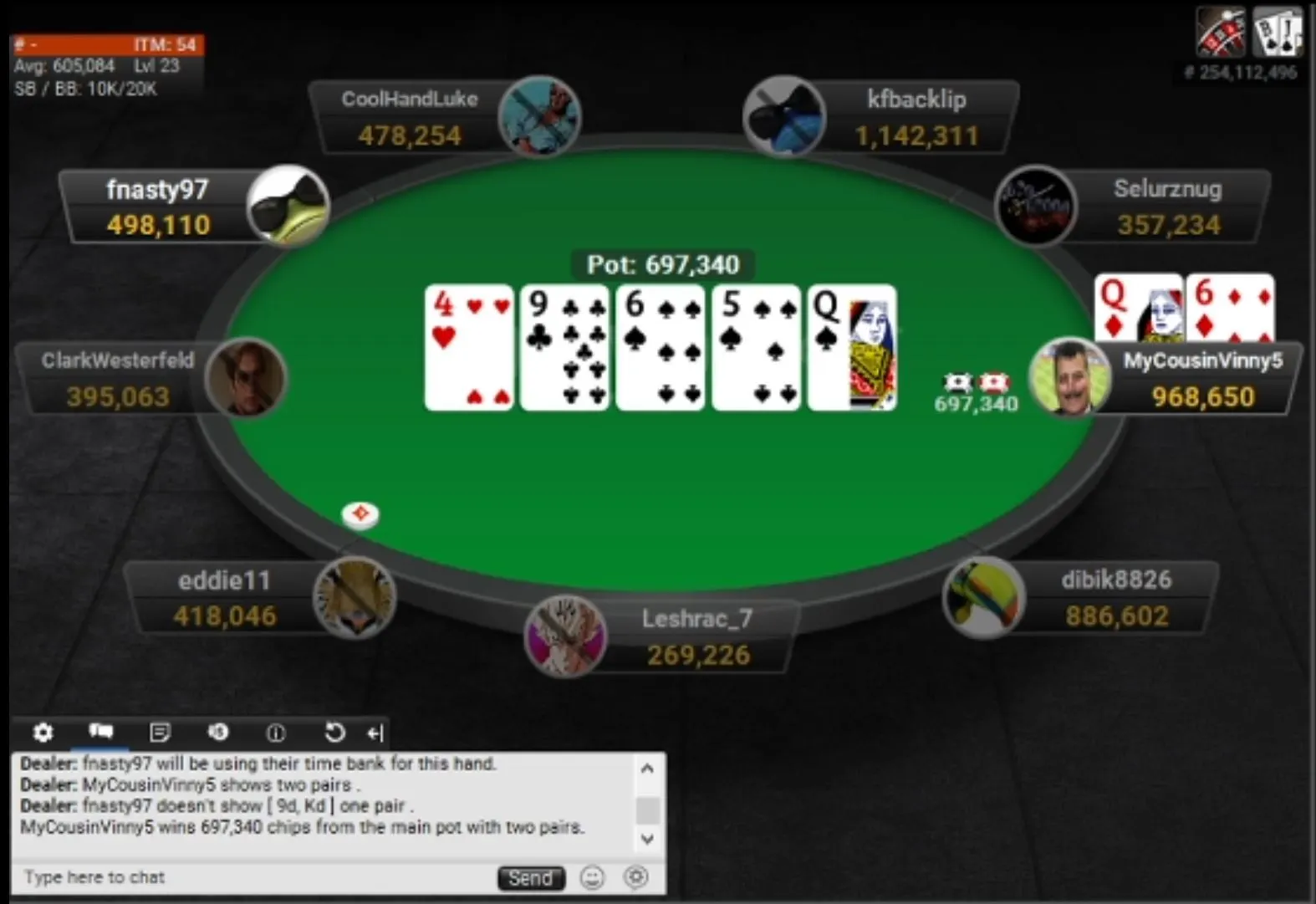This screenshot has height=904, width=1316.
Task: Open chat options gear beside smiley
Action: click(x=636, y=876)
